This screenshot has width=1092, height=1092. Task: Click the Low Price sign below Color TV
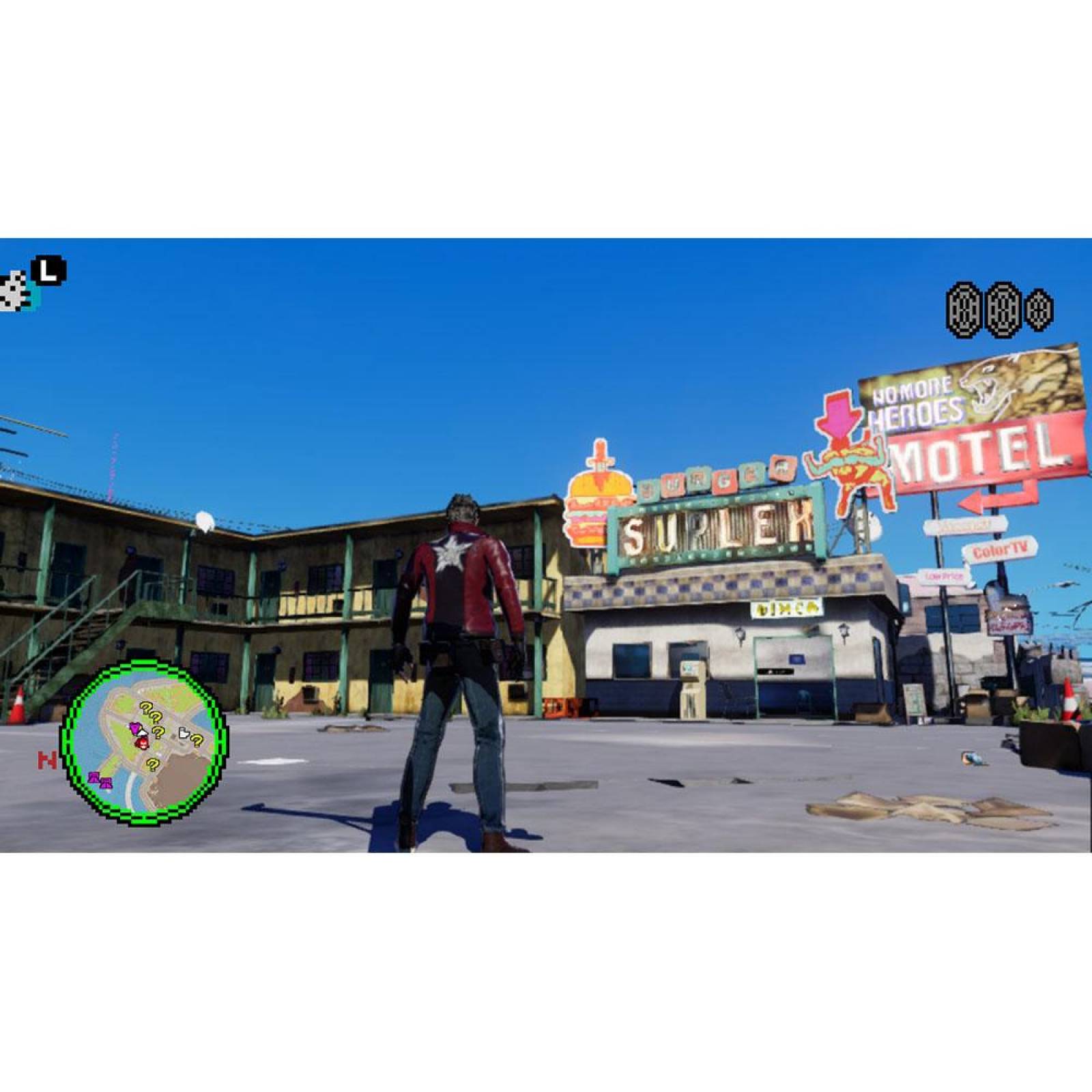click(943, 575)
